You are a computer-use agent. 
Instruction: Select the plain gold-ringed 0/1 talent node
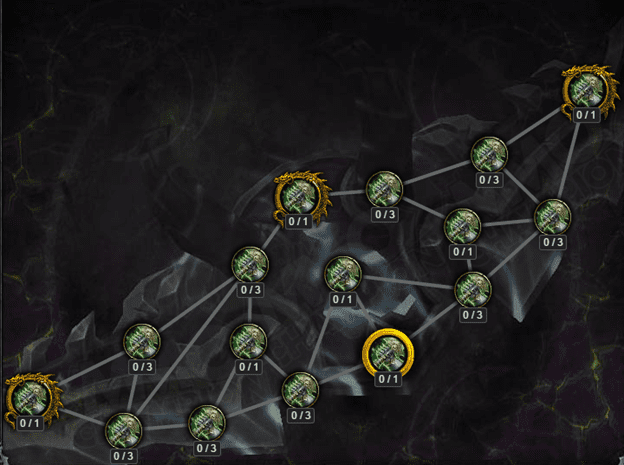coord(388,352)
